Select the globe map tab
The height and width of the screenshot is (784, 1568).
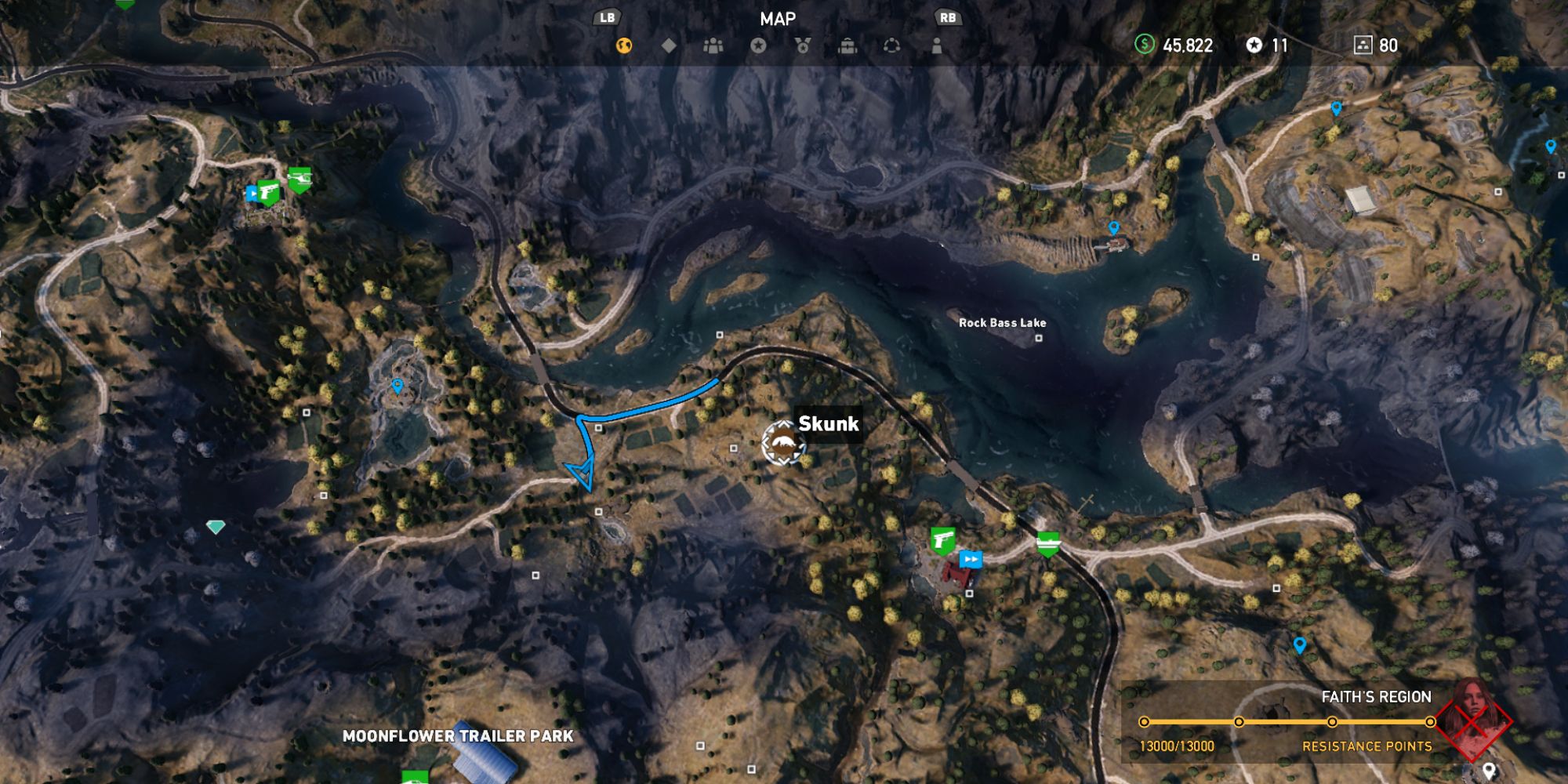(624, 45)
